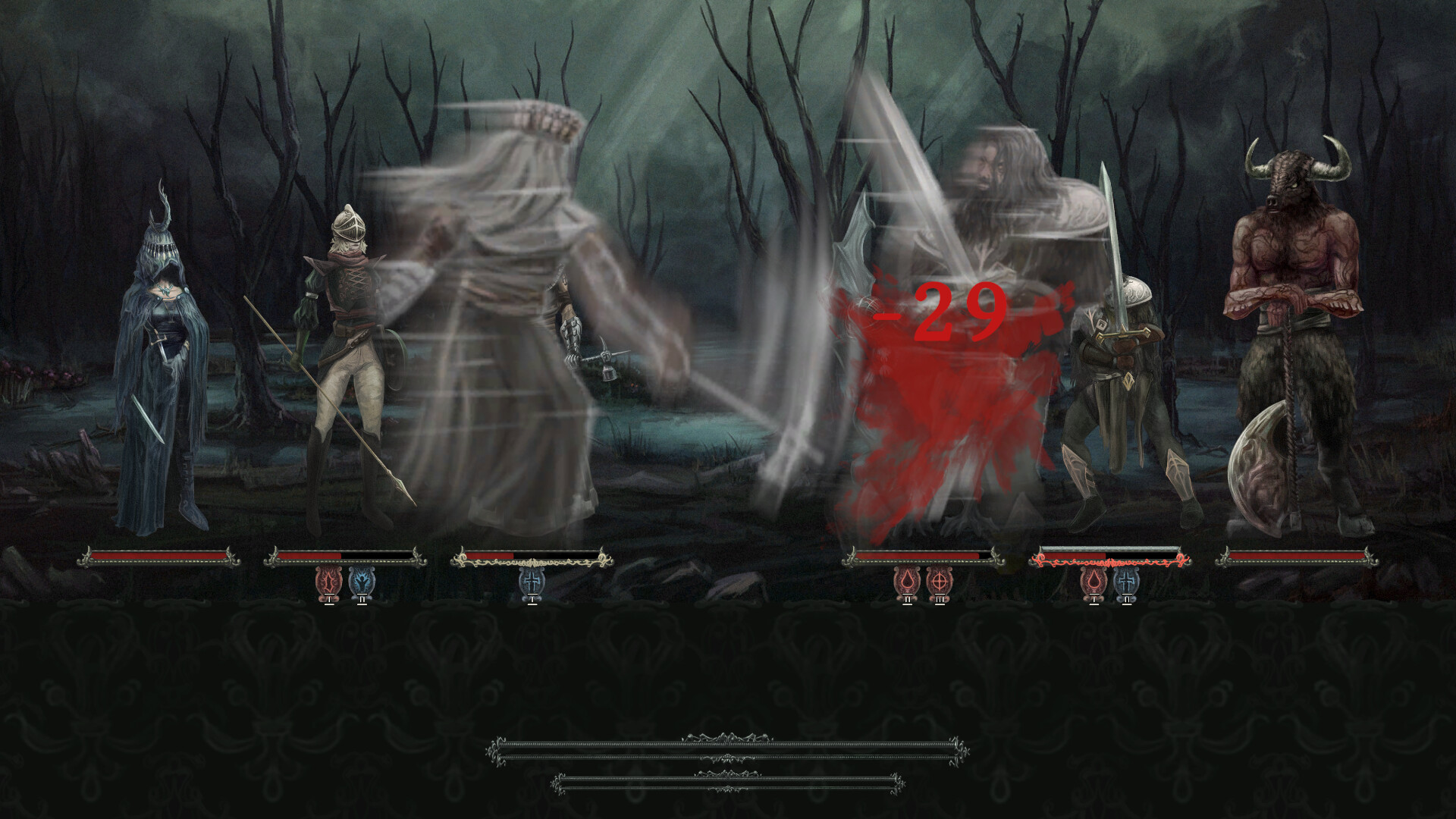Image resolution: width=1456 pixels, height=819 pixels.
Task: Click the decorative emblem on the lower dialogue bar
Action: coord(730,790)
